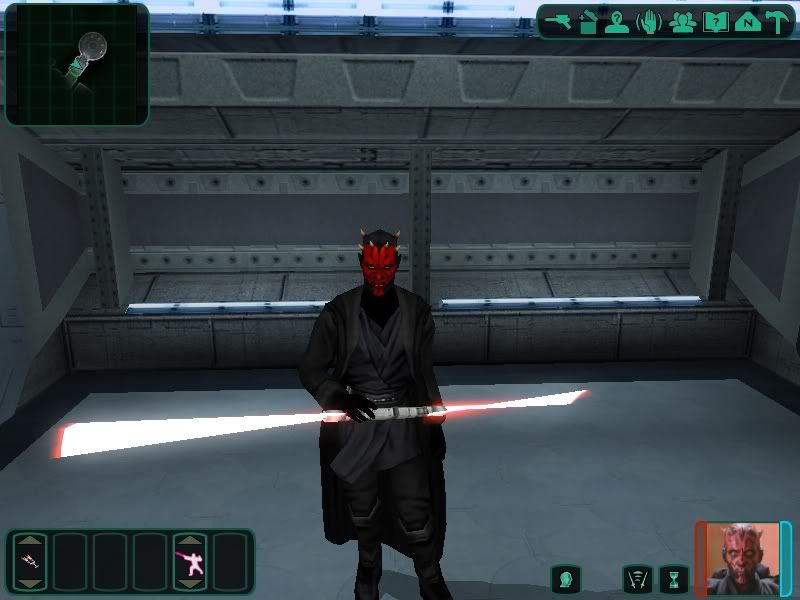This screenshot has width=800, height=600.
Task: Open the Character sheet icon
Action: (x=618, y=21)
